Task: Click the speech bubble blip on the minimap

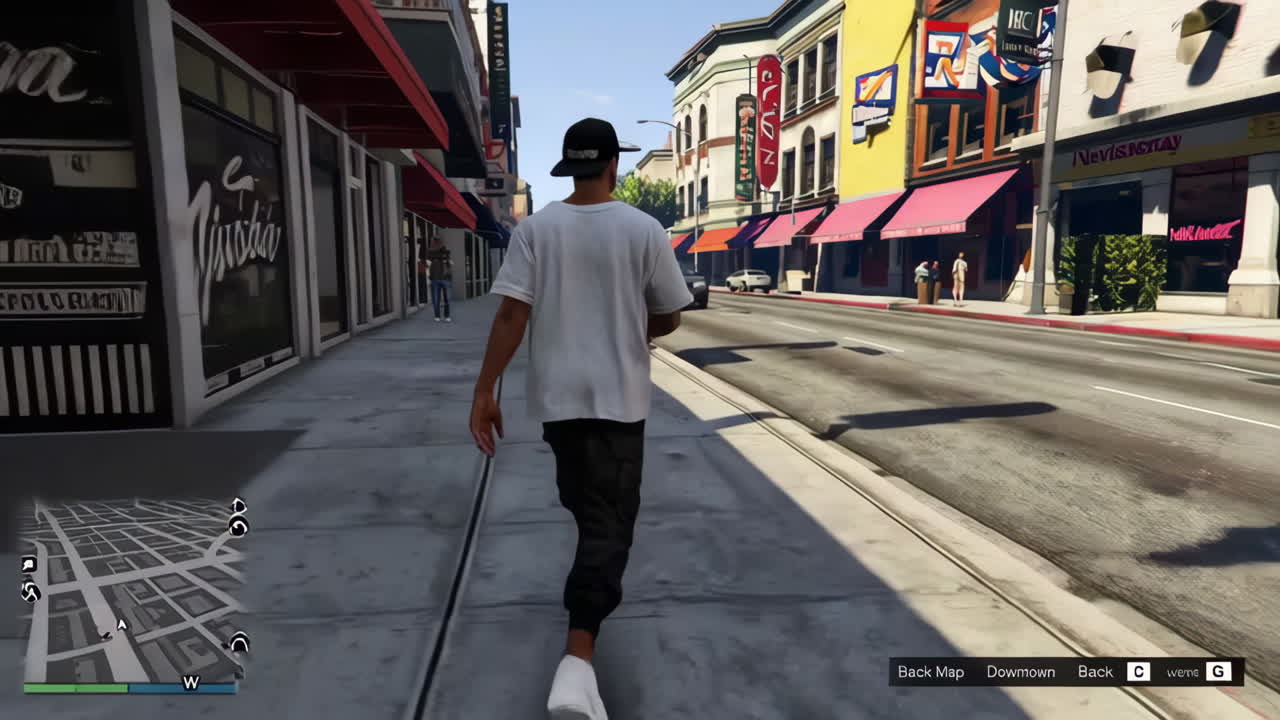Action: click(27, 563)
